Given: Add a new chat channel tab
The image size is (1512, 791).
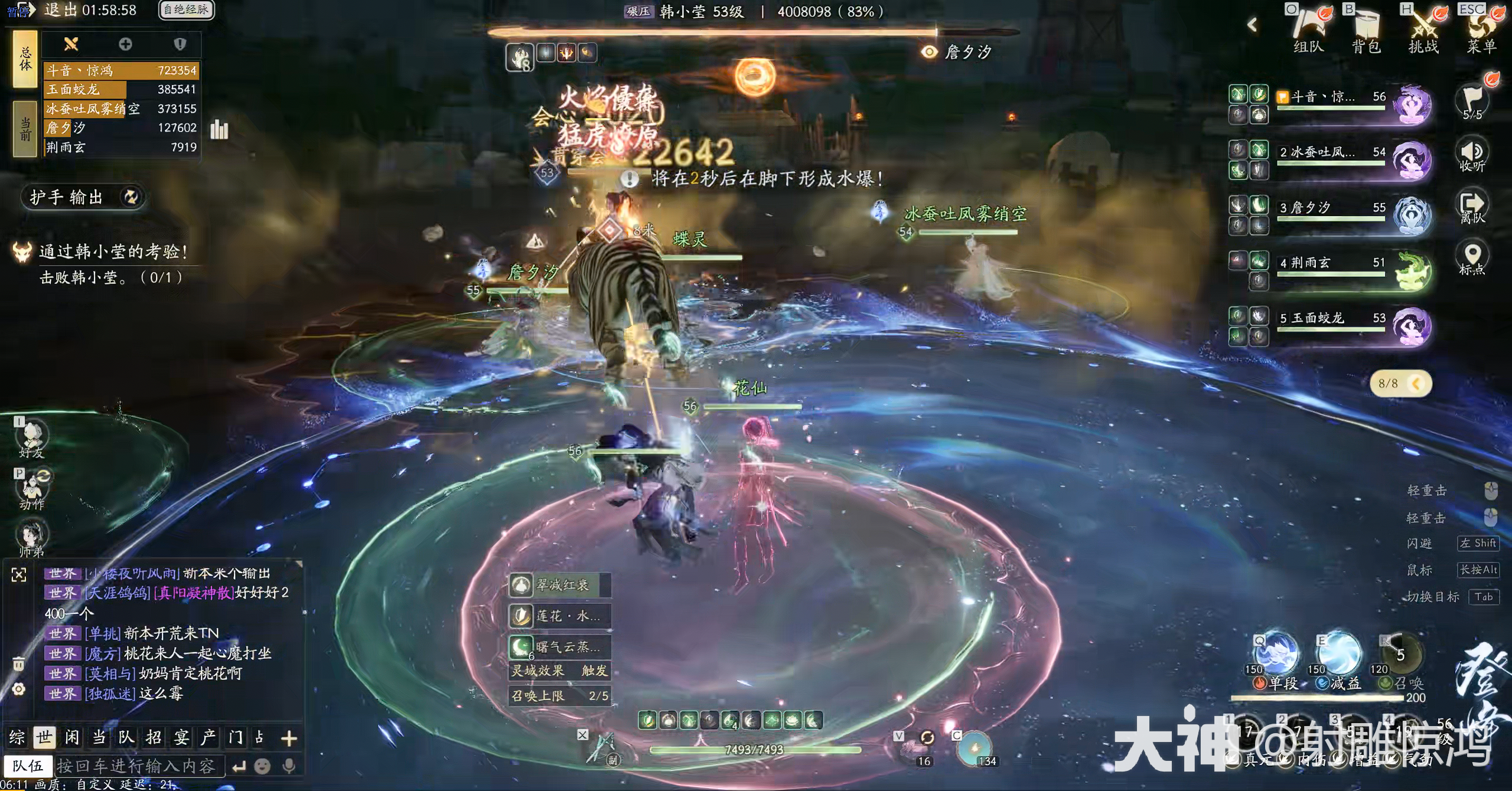Looking at the screenshot, I should click(x=289, y=738).
